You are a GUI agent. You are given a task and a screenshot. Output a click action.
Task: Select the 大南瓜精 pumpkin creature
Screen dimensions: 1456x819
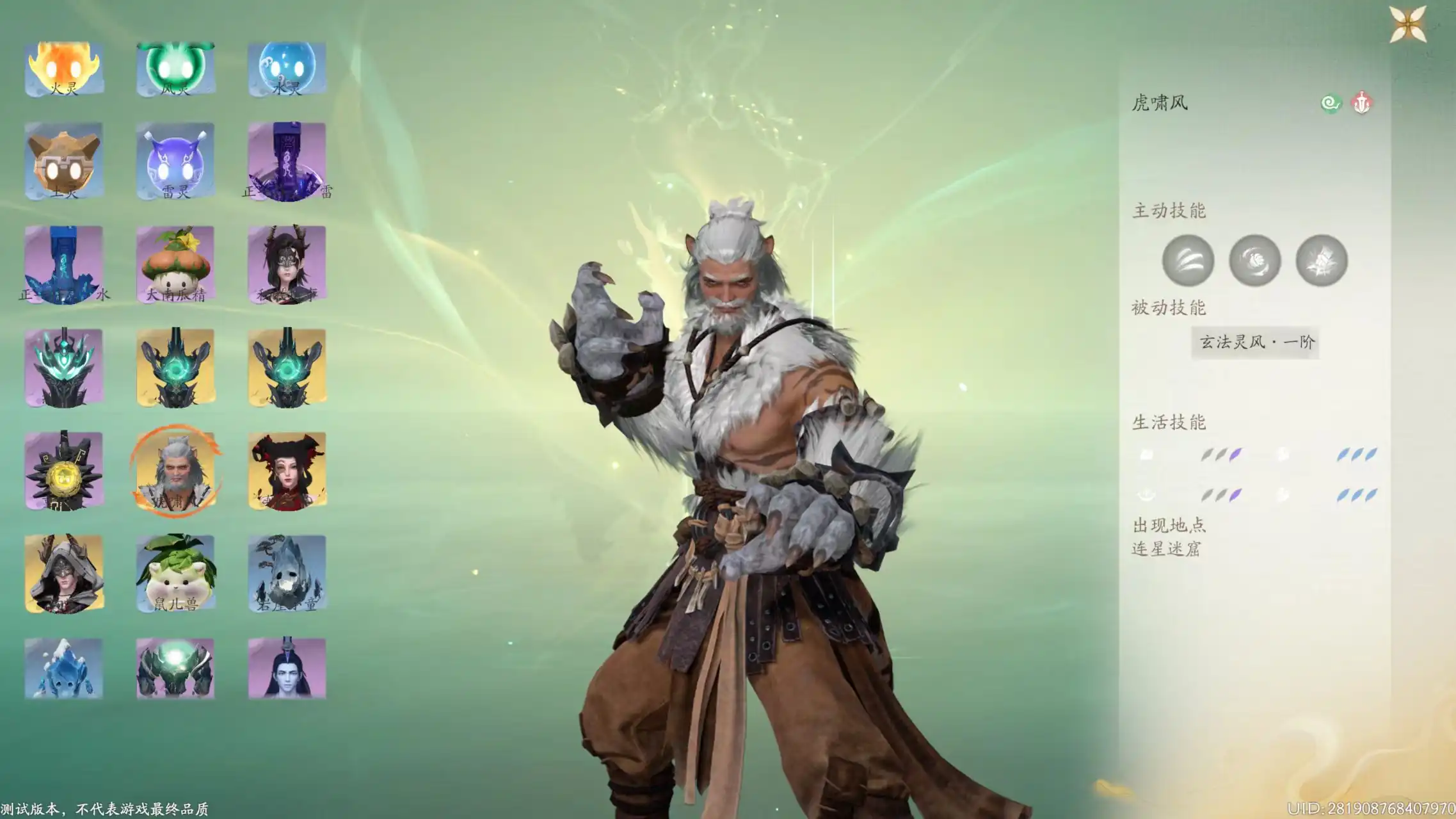coord(175,264)
